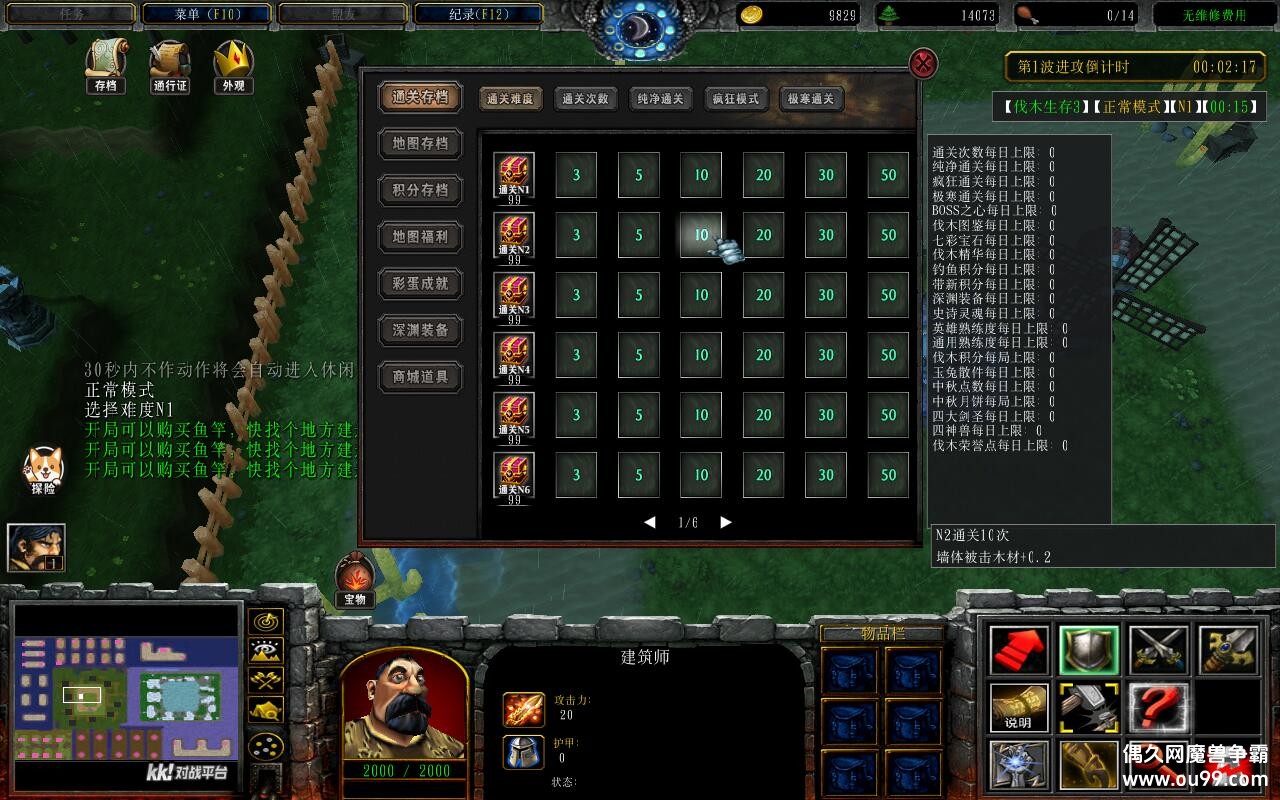Show the 疯狂模式 tab
This screenshot has height=800, width=1280.
point(736,99)
